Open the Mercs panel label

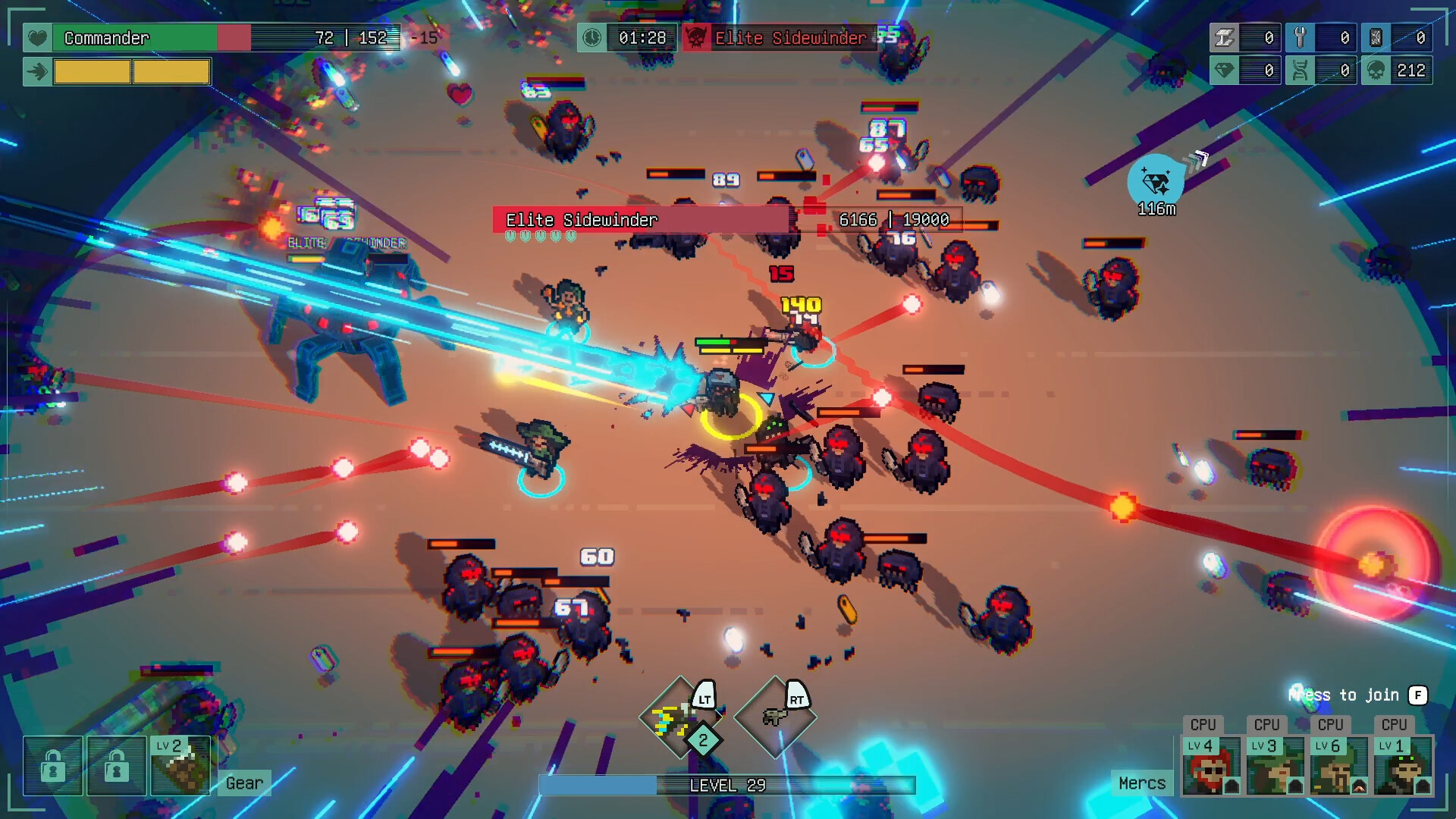pos(1142,783)
